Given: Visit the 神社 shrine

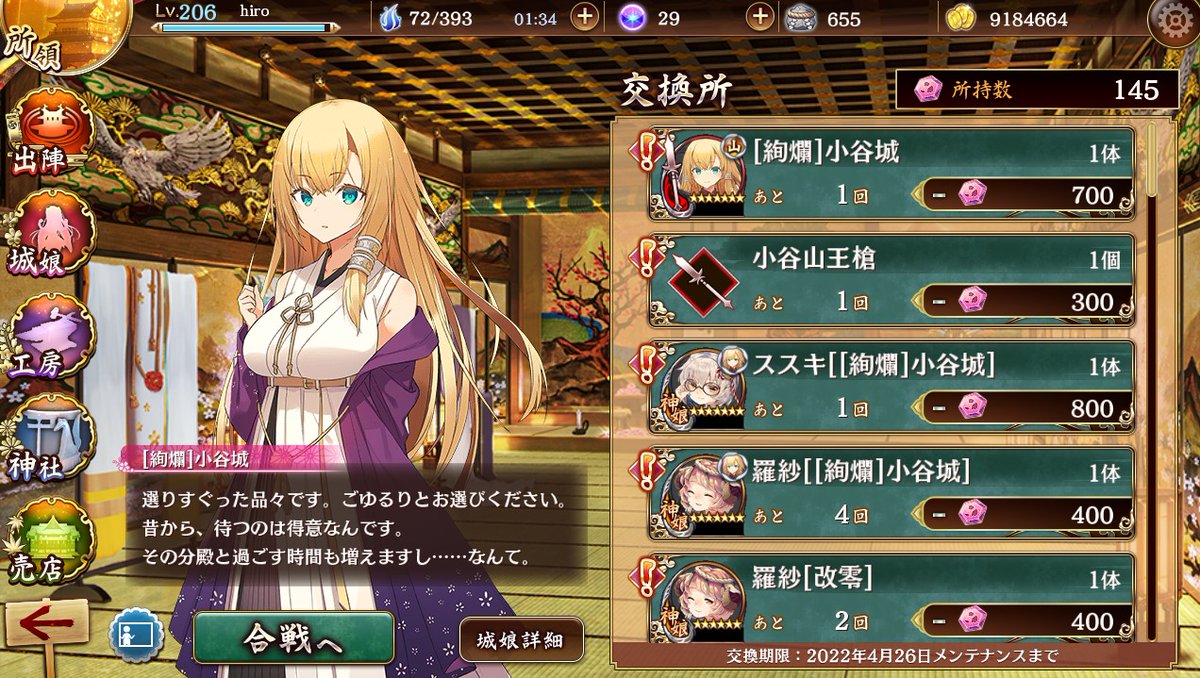Looking at the screenshot, I should (50, 440).
